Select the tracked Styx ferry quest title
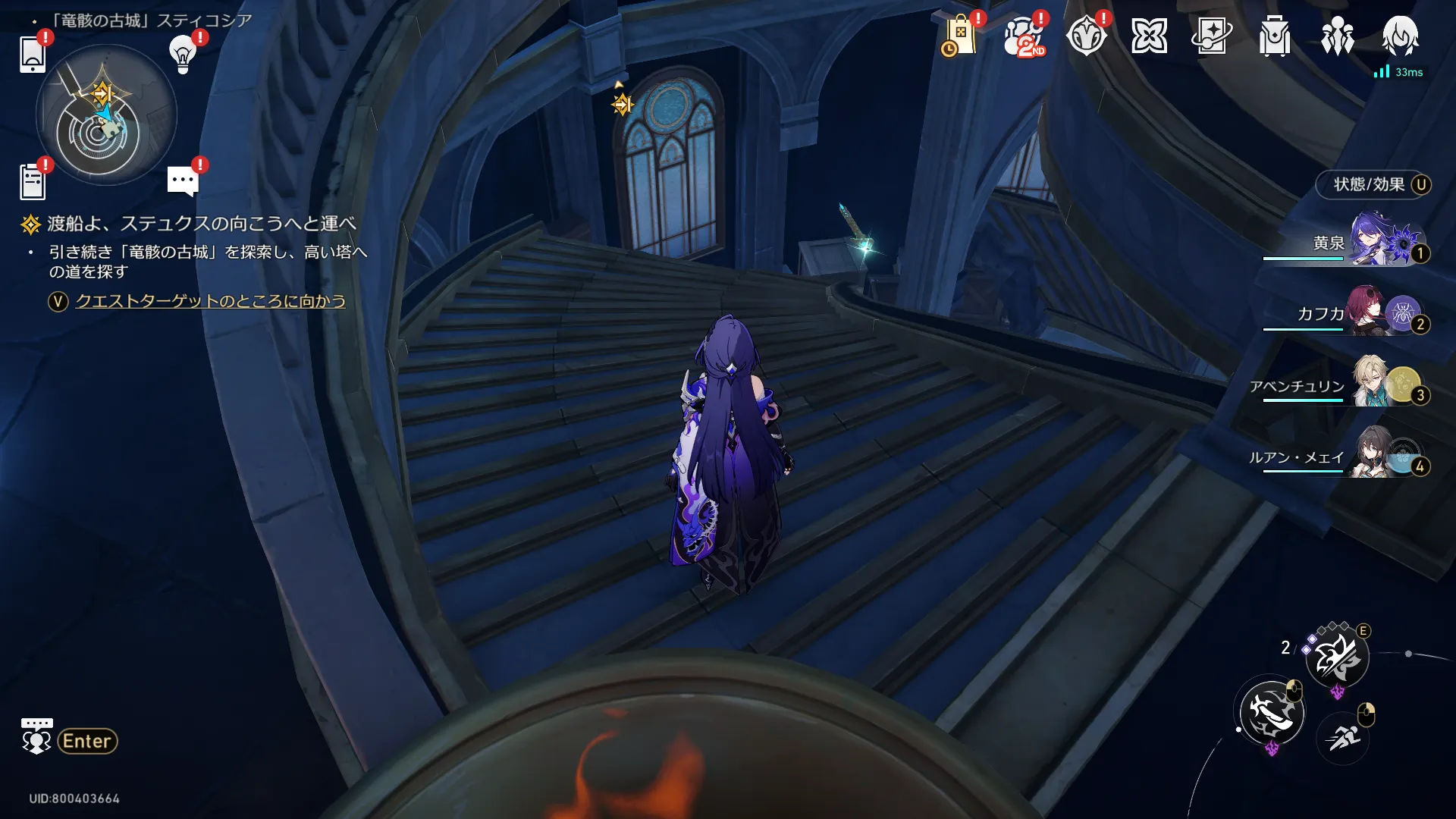Viewport: 1456px width, 819px height. click(x=201, y=224)
